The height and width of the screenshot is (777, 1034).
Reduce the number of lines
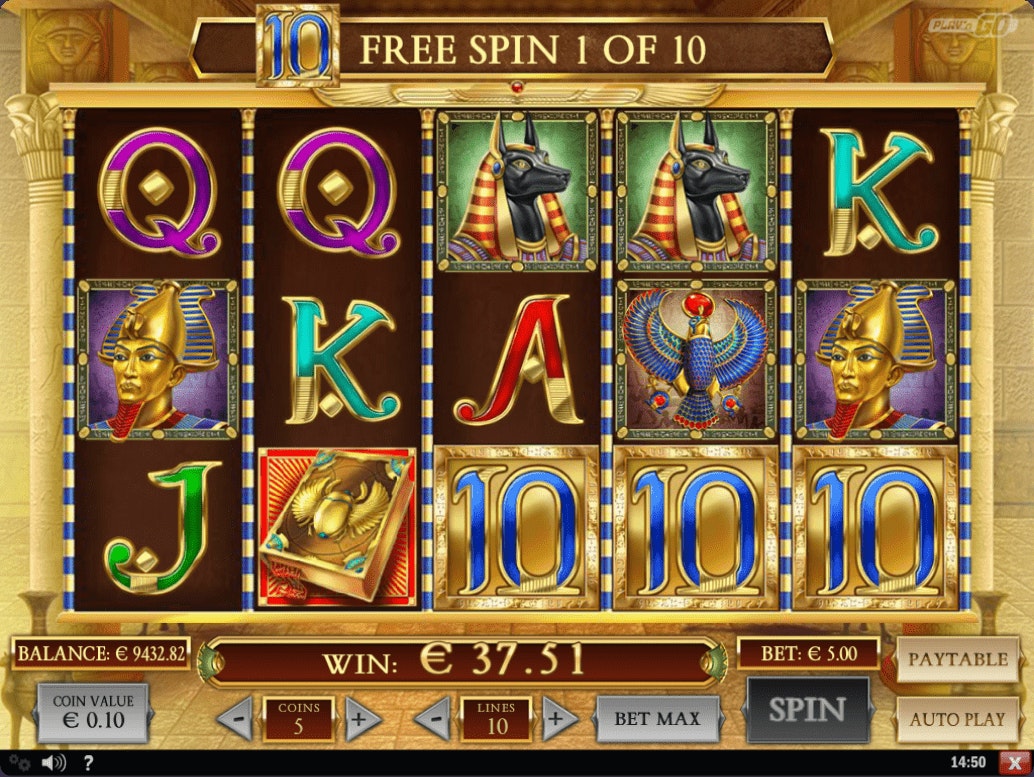[x=432, y=718]
